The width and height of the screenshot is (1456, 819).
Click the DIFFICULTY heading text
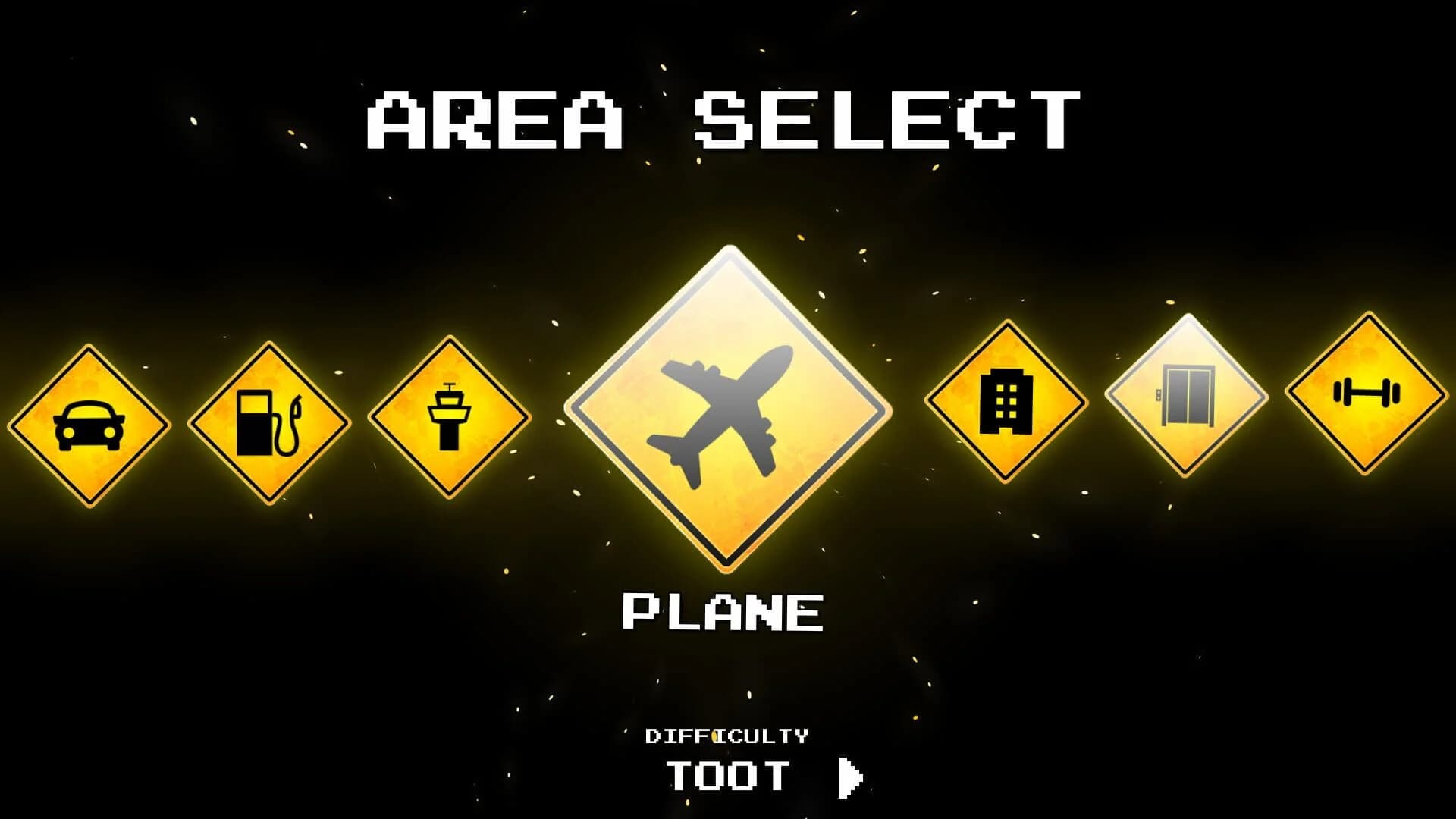tap(728, 734)
